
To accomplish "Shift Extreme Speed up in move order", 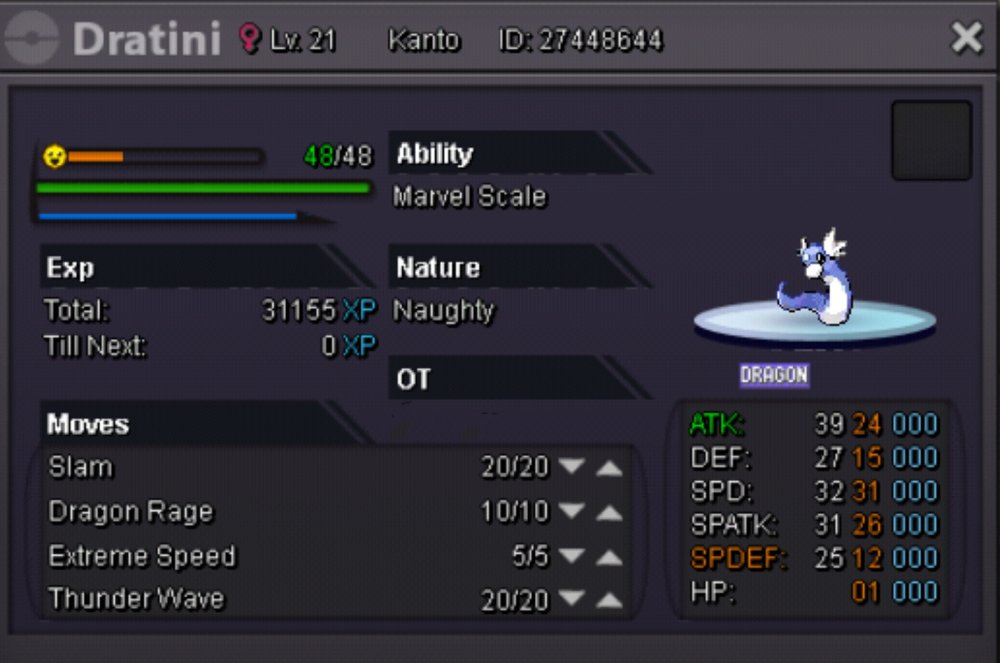I will pyautogui.click(x=609, y=557).
